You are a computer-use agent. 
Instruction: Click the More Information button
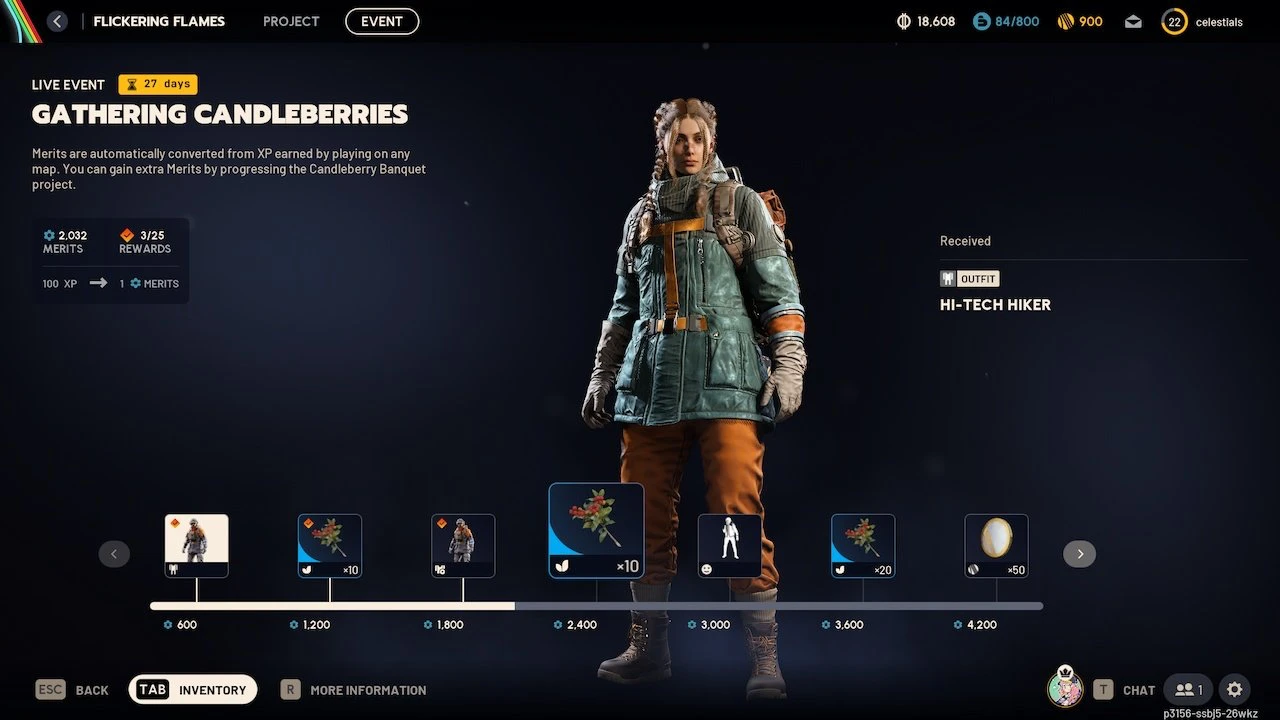(354, 689)
